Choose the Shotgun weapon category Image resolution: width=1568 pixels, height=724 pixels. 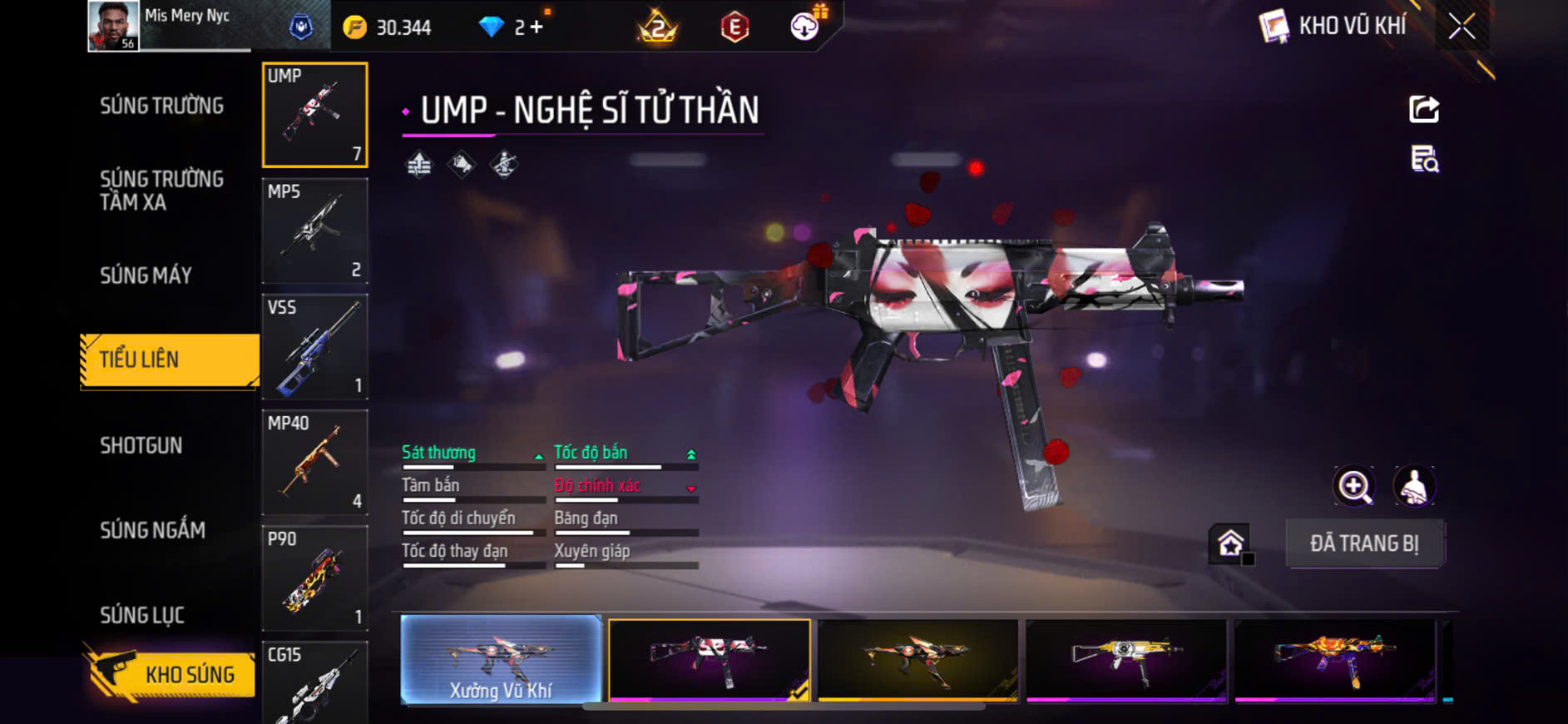(x=141, y=445)
